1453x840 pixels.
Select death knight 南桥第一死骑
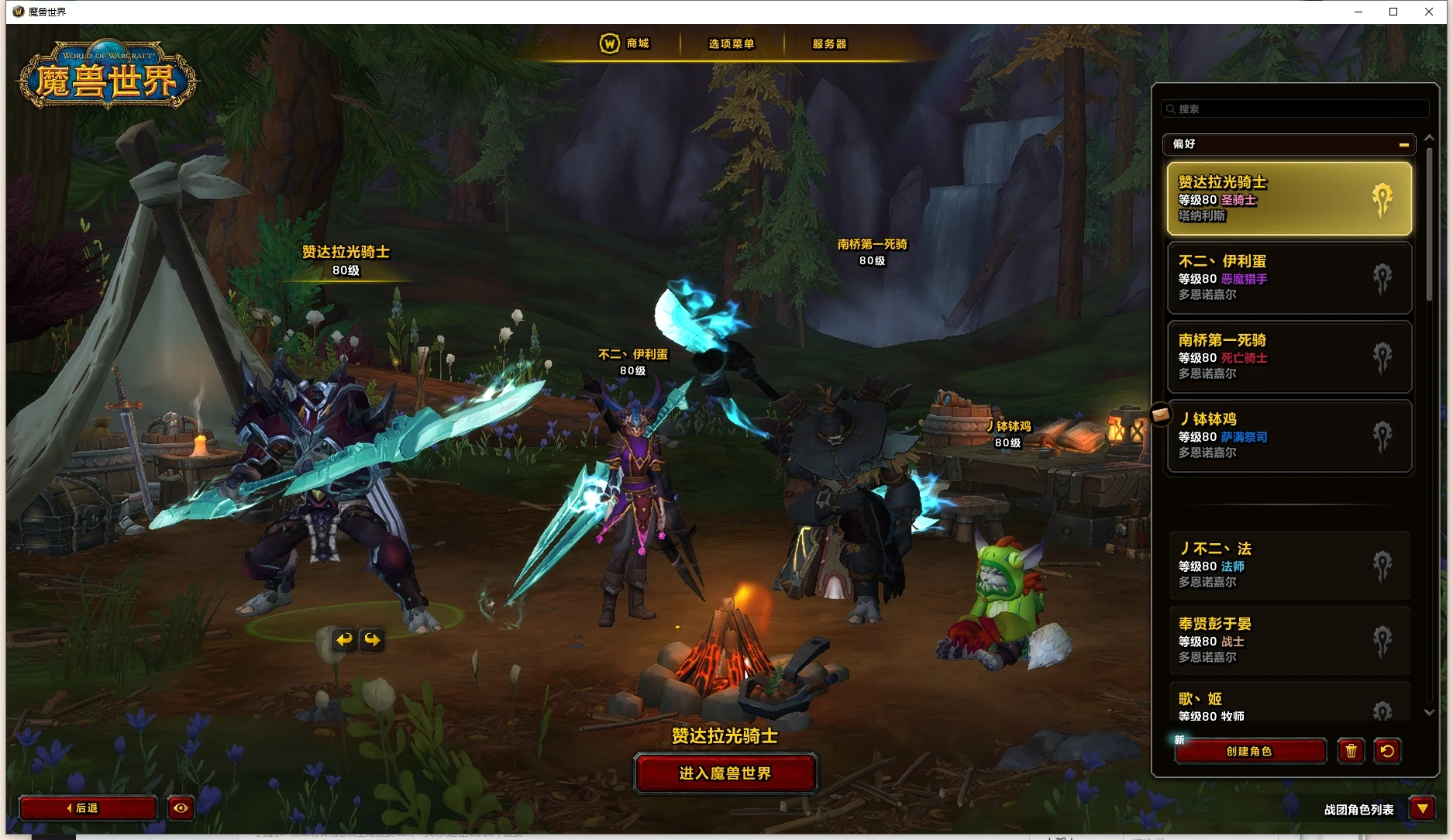(1288, 356)
